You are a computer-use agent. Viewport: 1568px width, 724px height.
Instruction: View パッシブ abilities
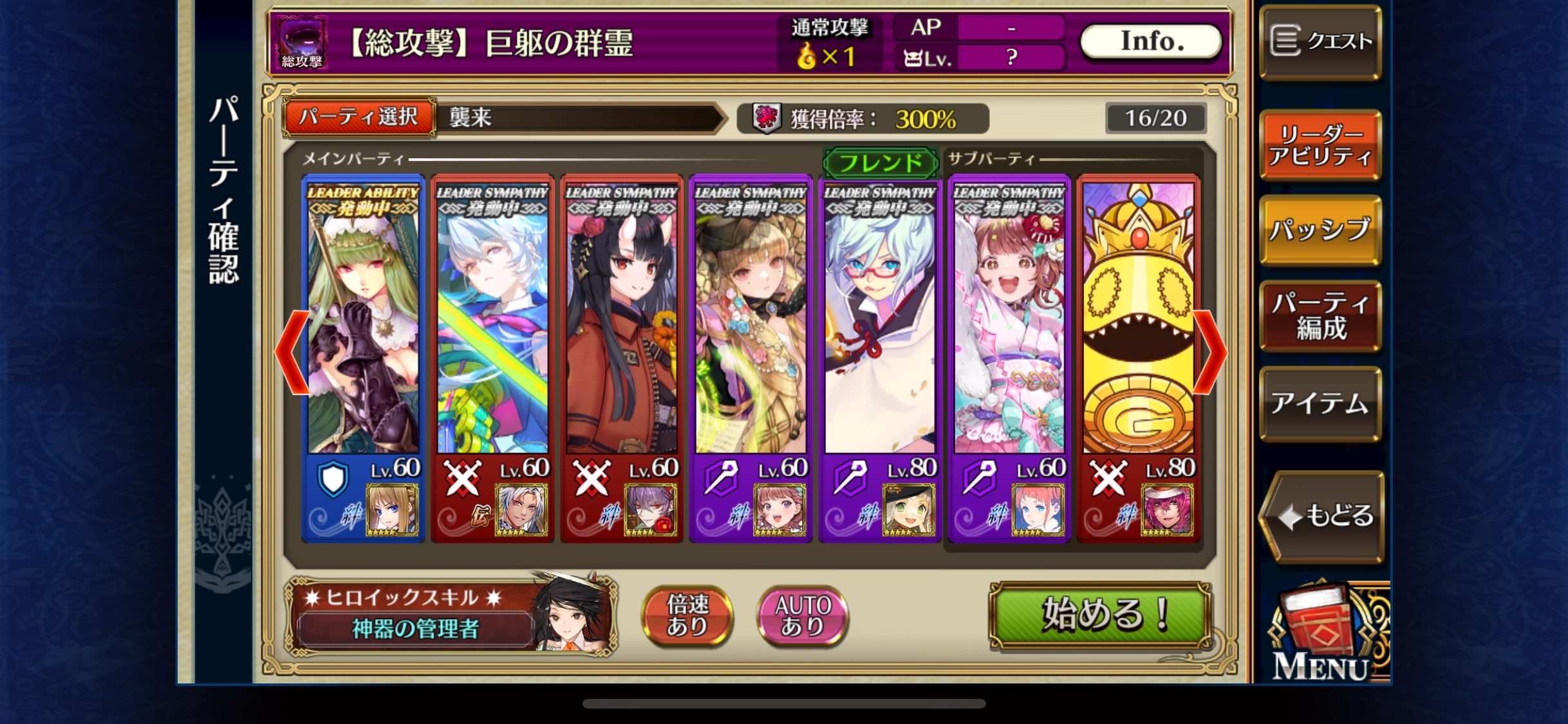(1320, 230)
